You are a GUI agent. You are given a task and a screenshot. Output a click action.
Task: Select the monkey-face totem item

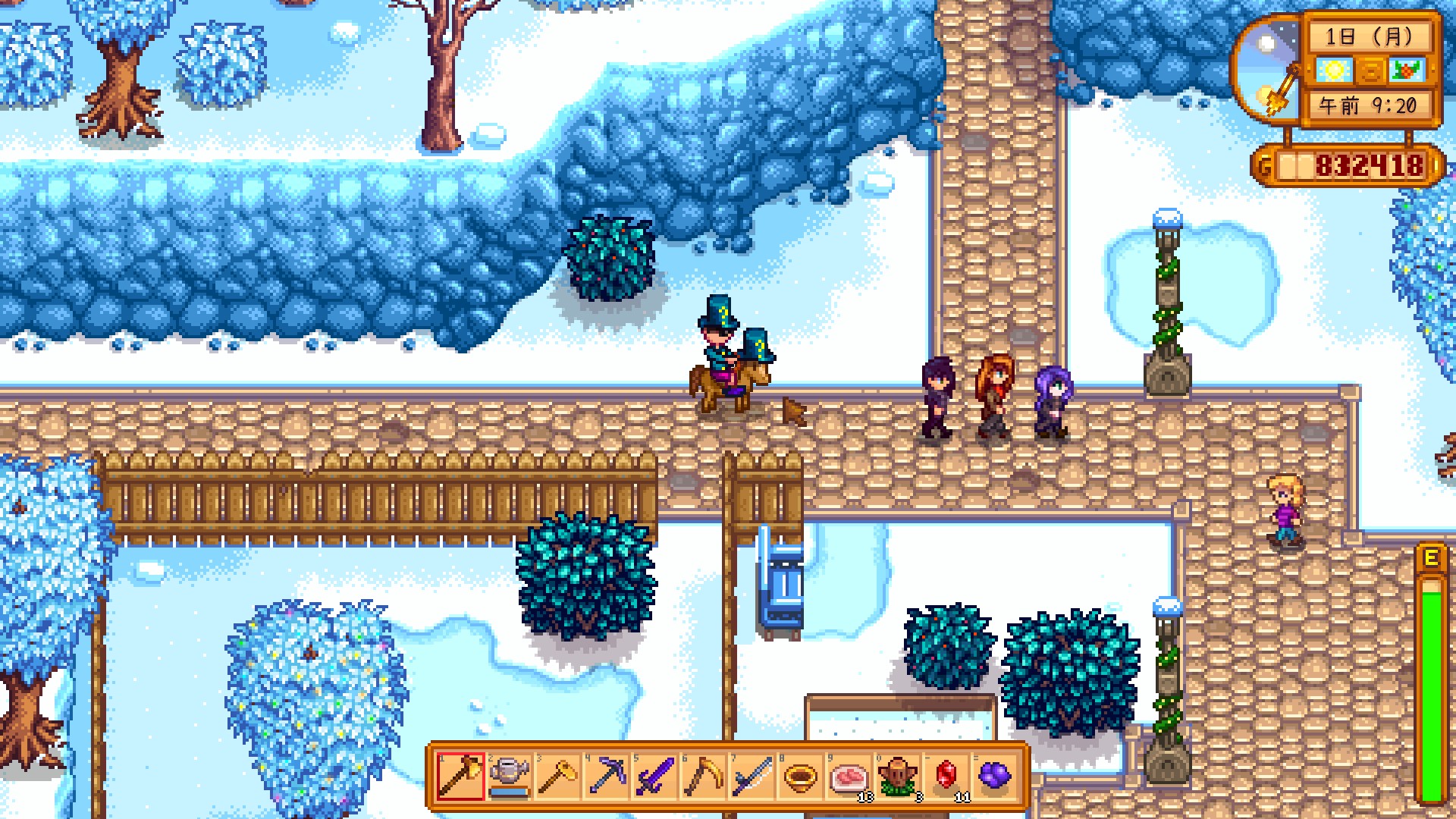897,777
